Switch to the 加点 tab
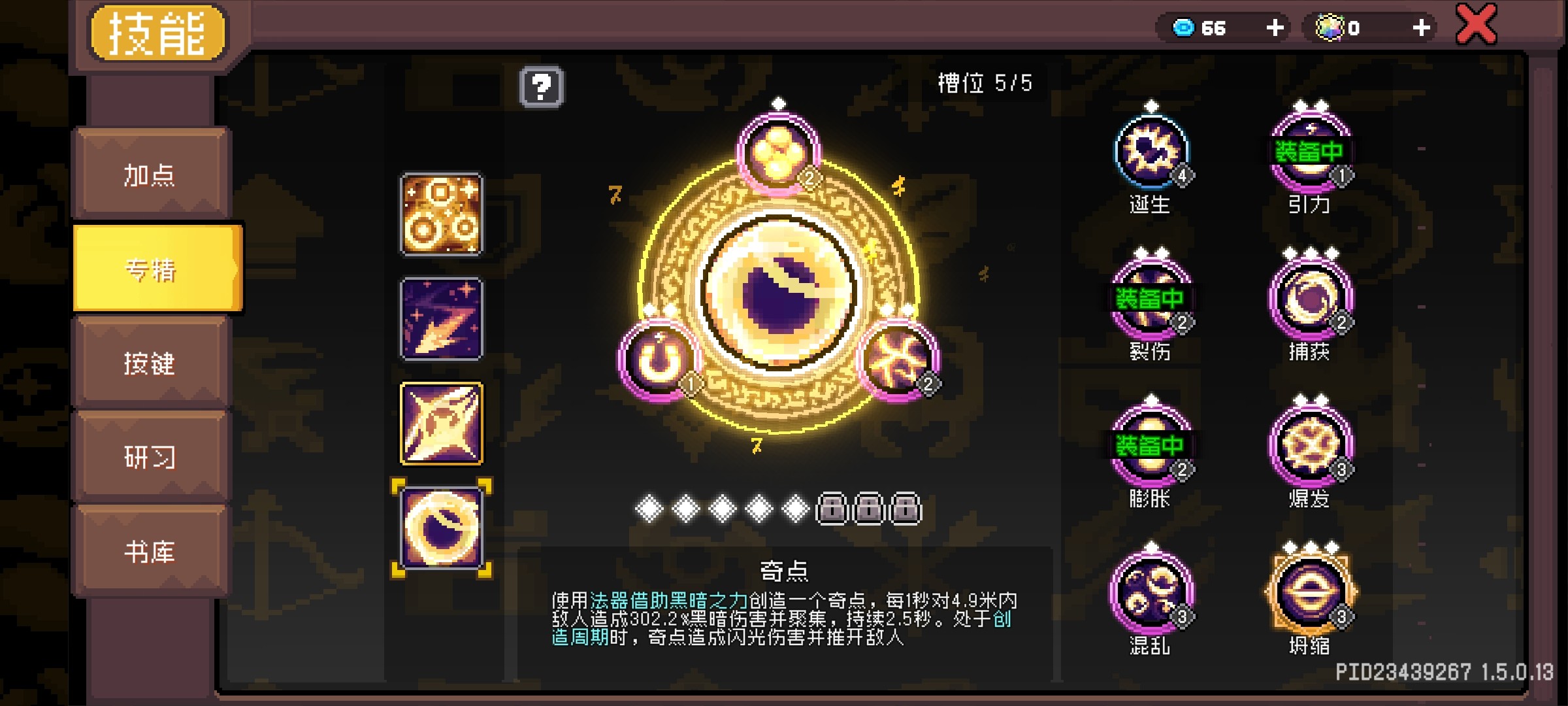The width and height of the screenshot is (1568, 706). click(x=149, y=175)
